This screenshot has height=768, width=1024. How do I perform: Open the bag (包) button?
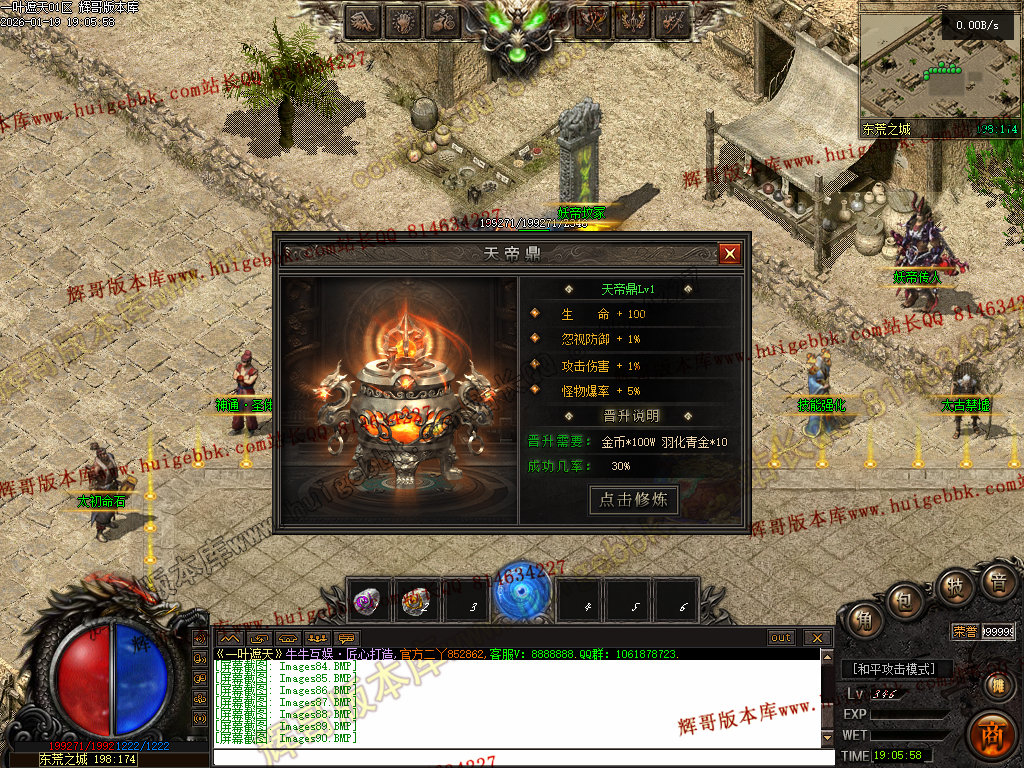coord(907,601)
